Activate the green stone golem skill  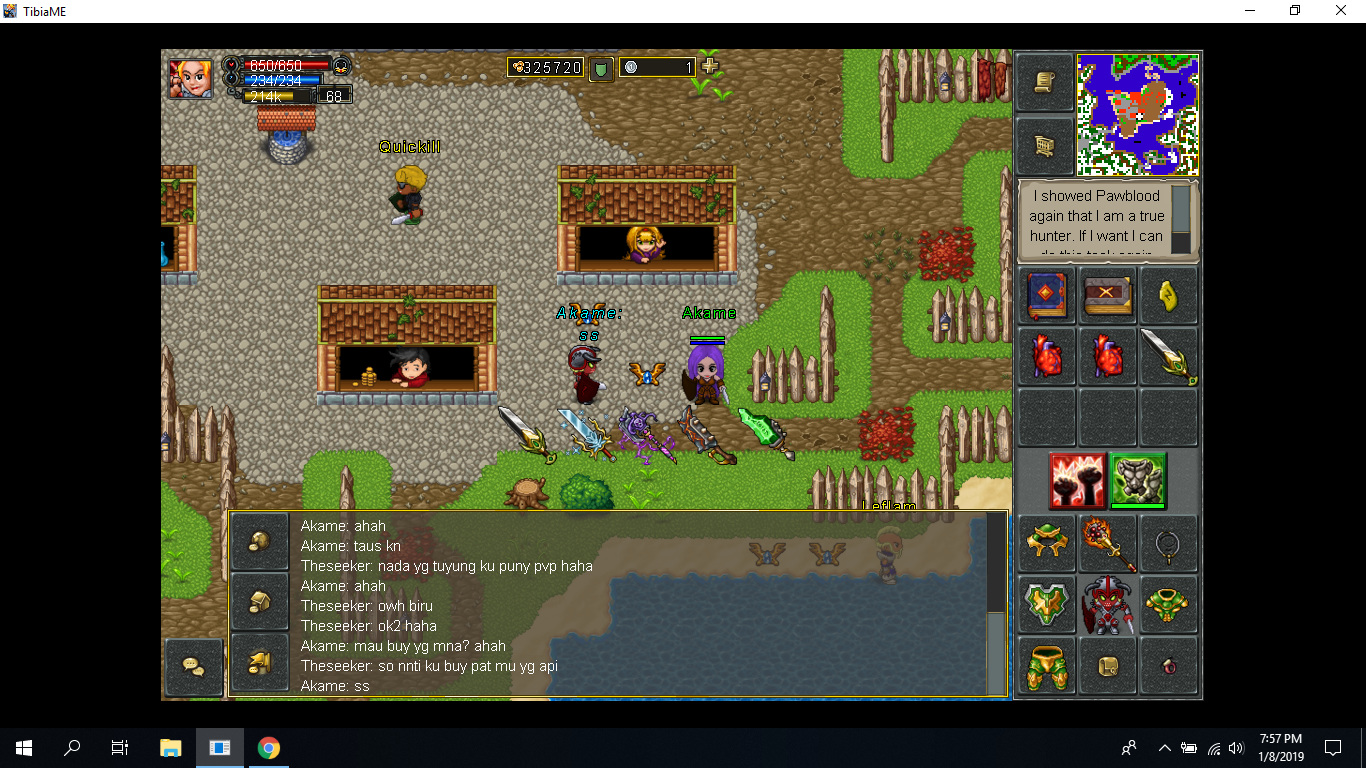[x=1138, y=481]
